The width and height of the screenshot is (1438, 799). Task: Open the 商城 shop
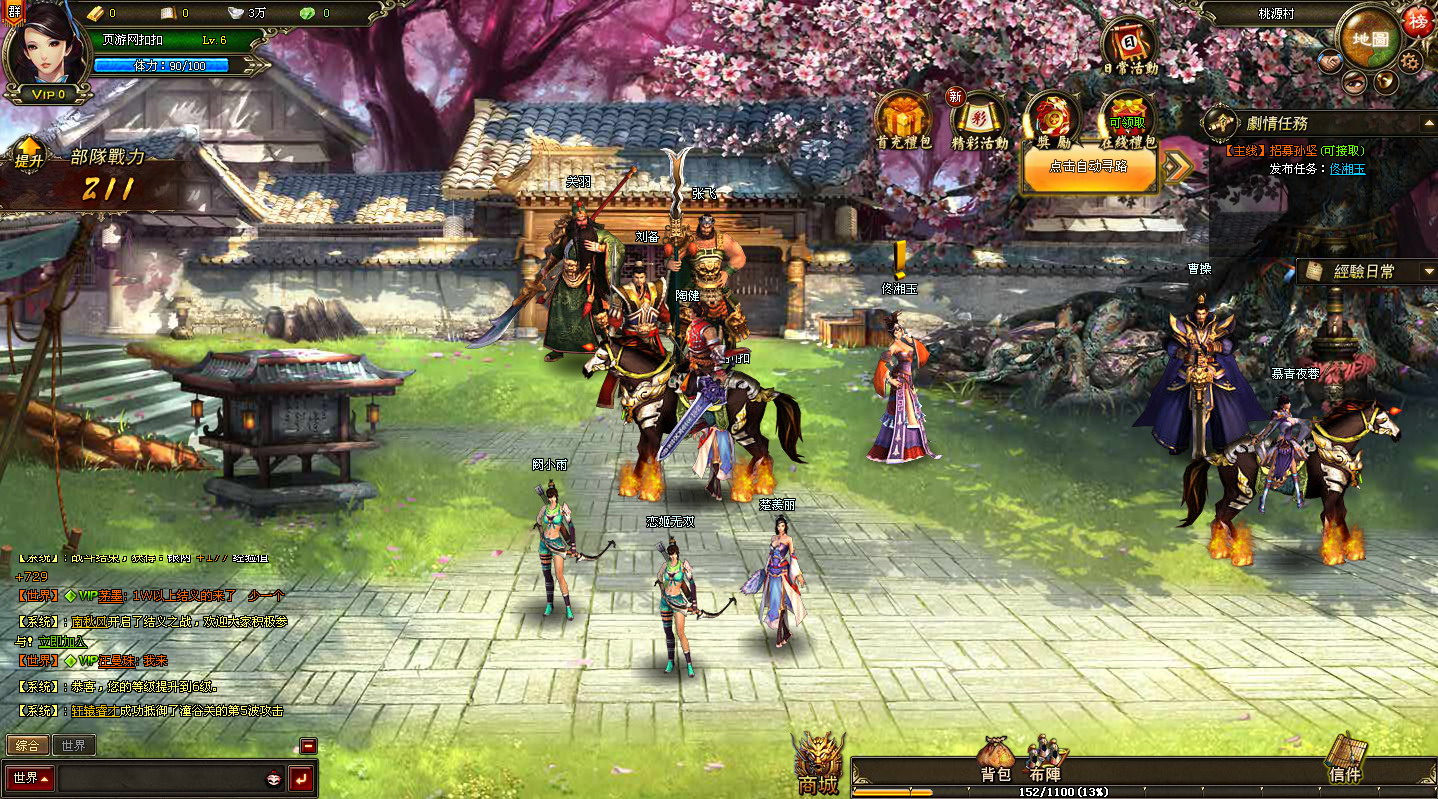(x=818, y=766)
